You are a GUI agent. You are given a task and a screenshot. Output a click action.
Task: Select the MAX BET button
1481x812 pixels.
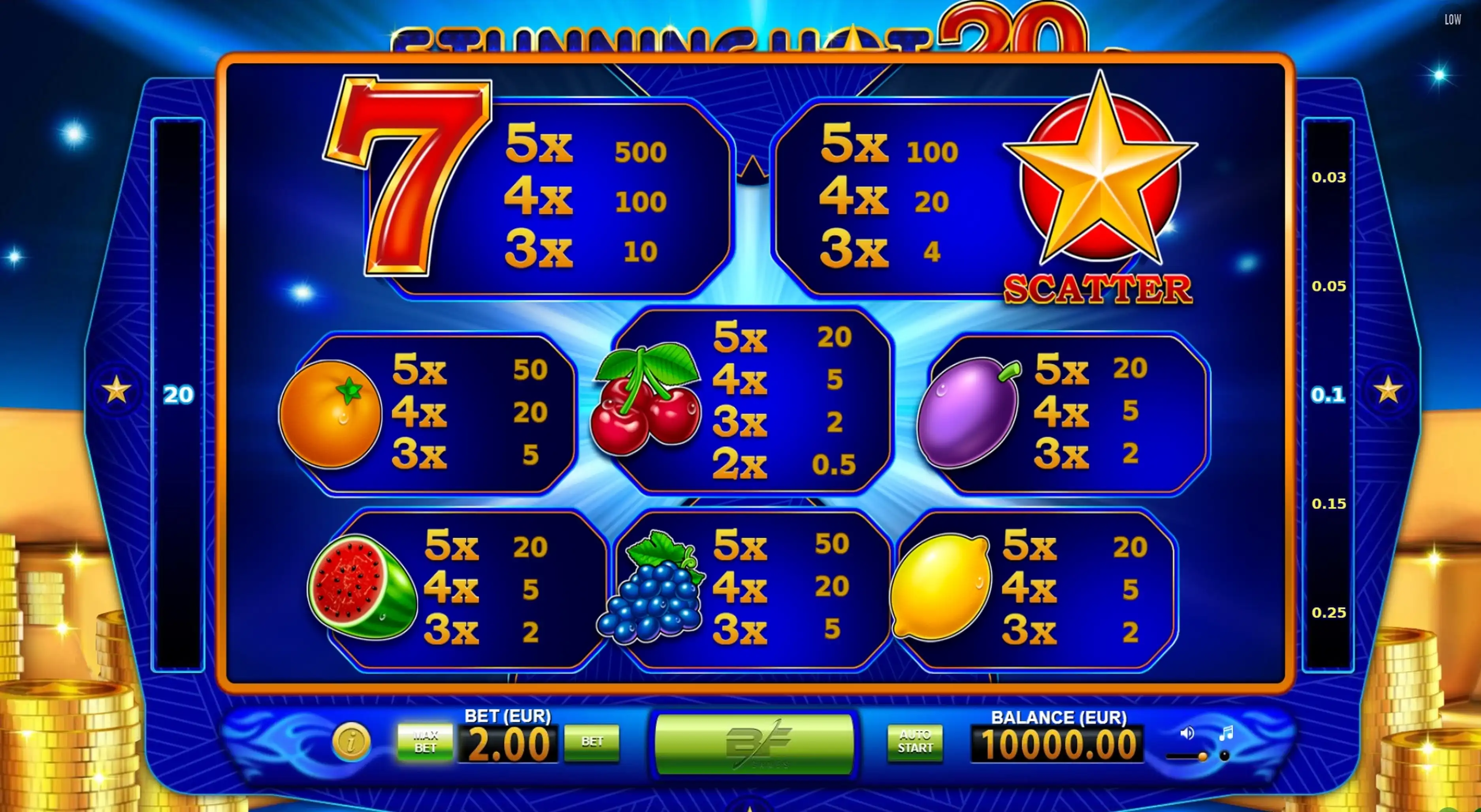[x=425, y=742]
